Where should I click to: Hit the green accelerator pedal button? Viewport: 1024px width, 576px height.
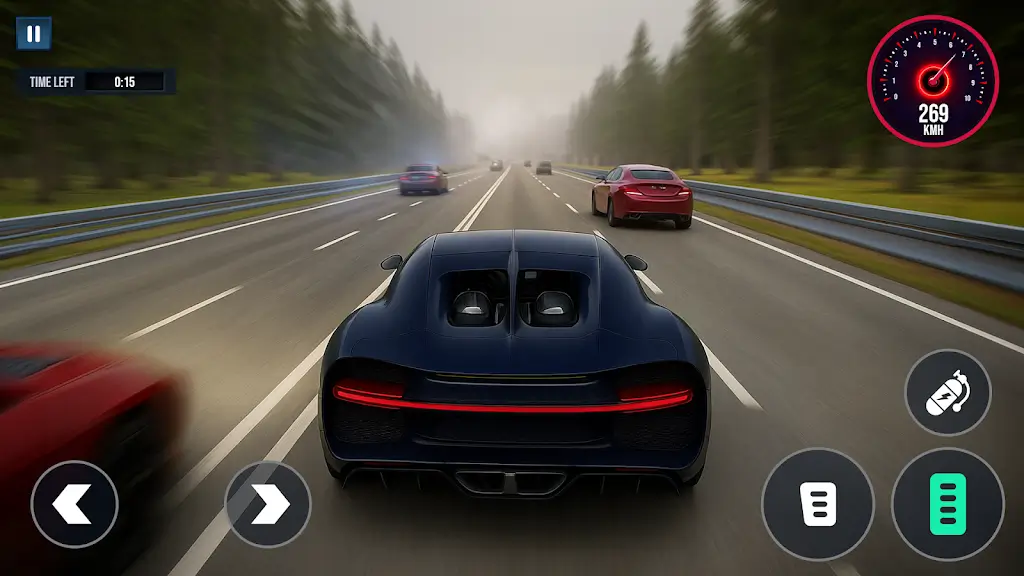[947, 504]
